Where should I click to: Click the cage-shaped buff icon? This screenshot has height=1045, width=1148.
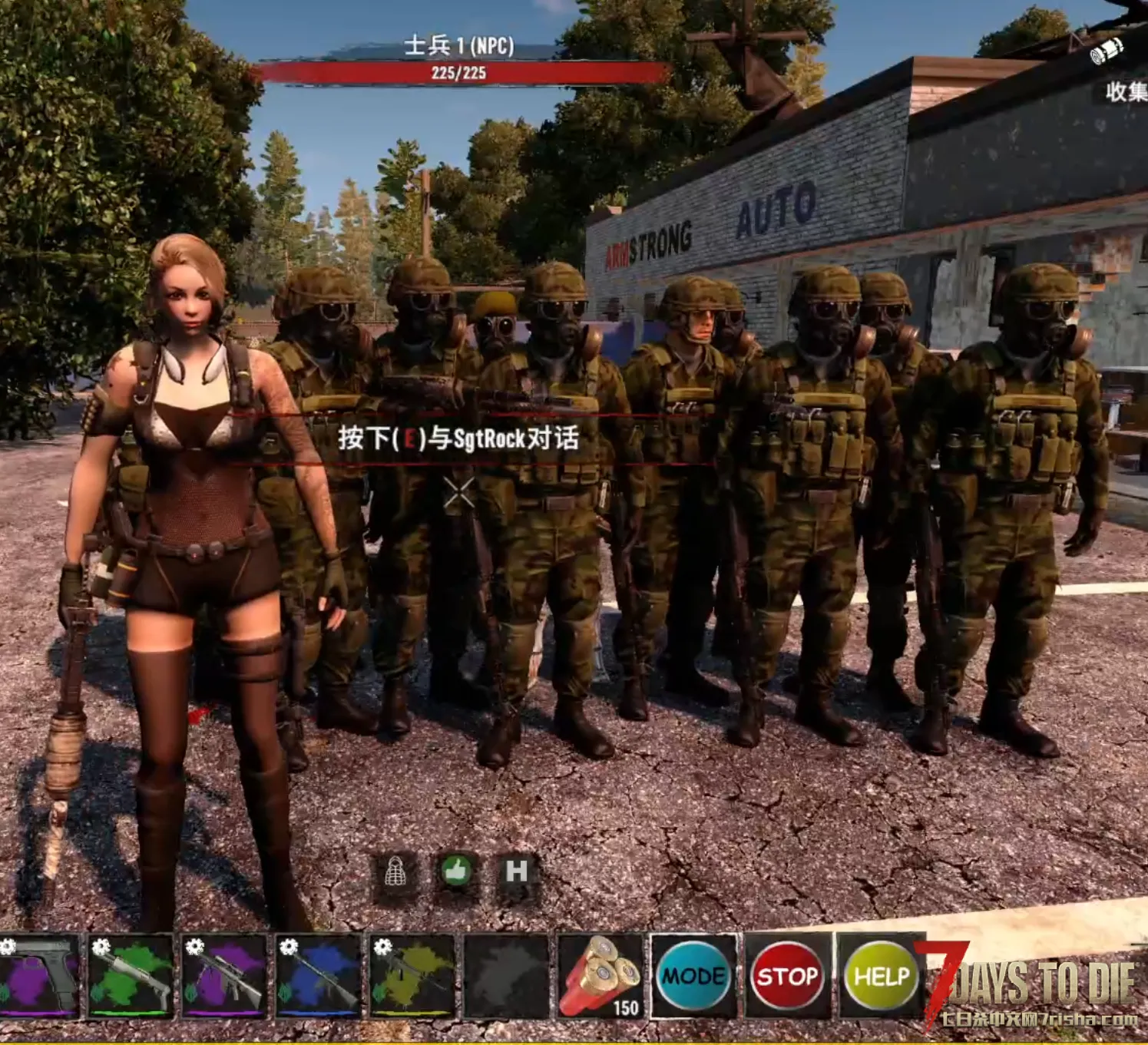coord(395,871)
